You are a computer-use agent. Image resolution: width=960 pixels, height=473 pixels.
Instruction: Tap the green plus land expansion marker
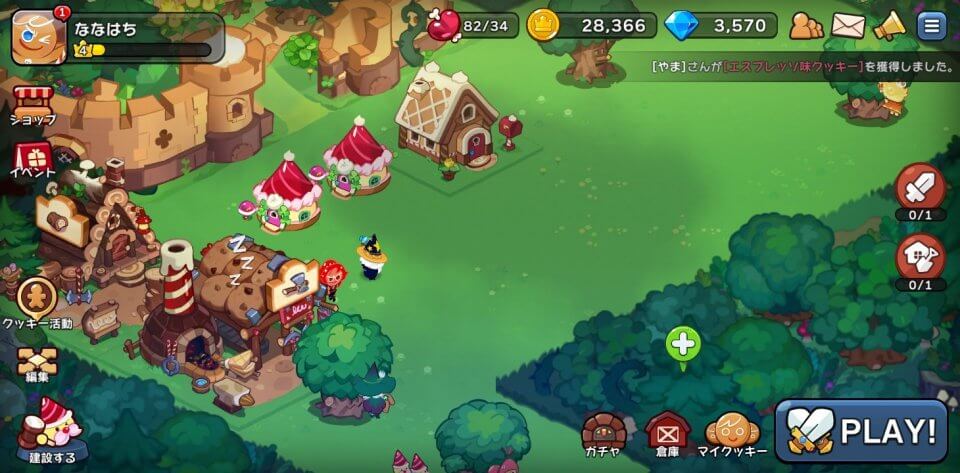coord(683,345)
